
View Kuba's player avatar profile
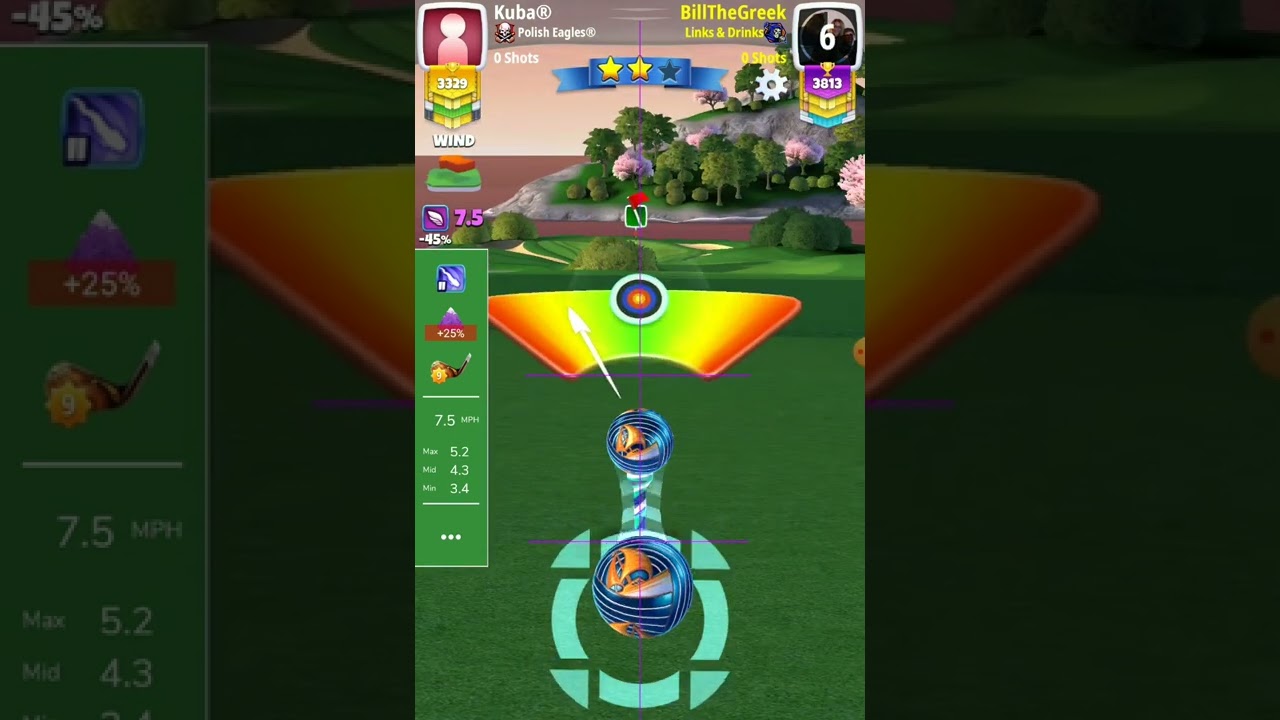click(452, 35)
